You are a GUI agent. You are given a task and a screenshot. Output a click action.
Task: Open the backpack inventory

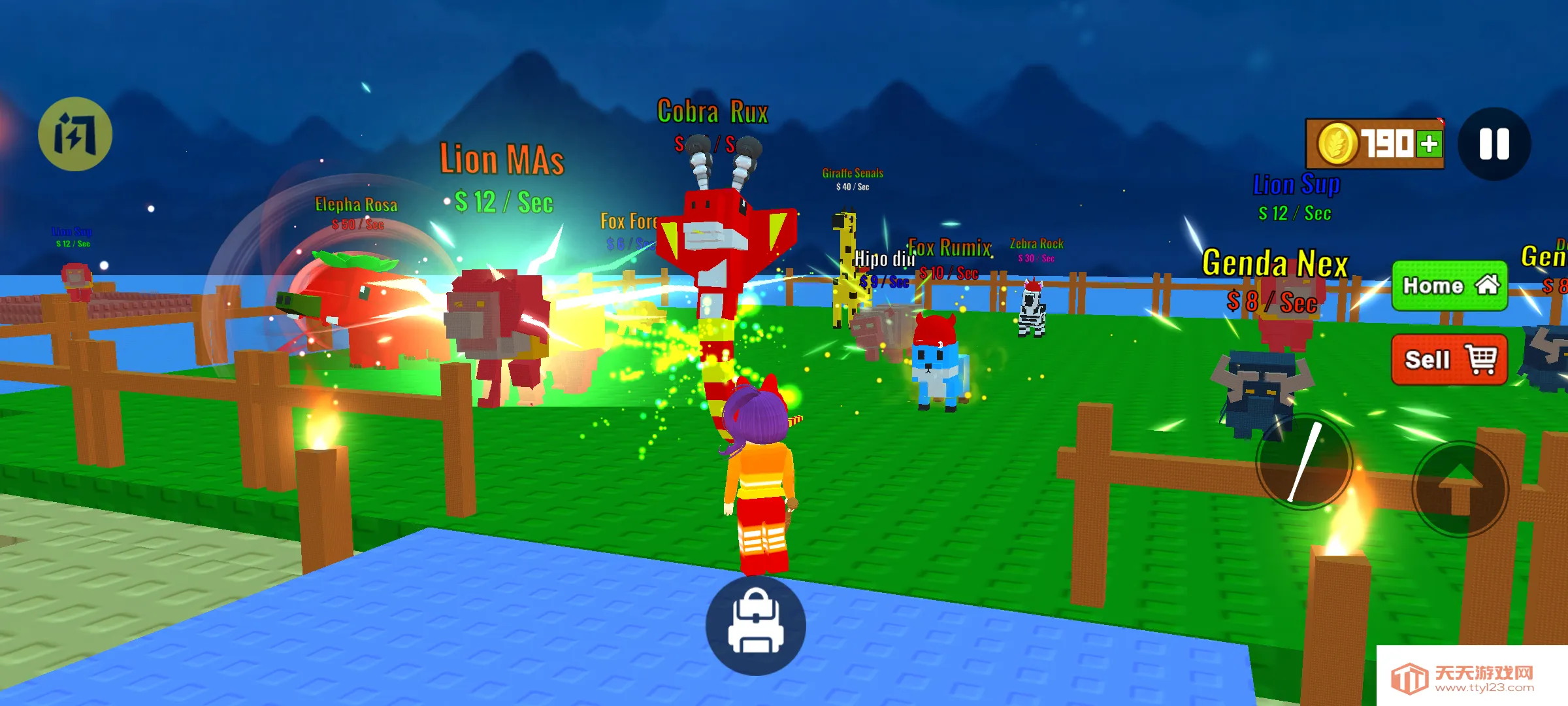point(756,625)
